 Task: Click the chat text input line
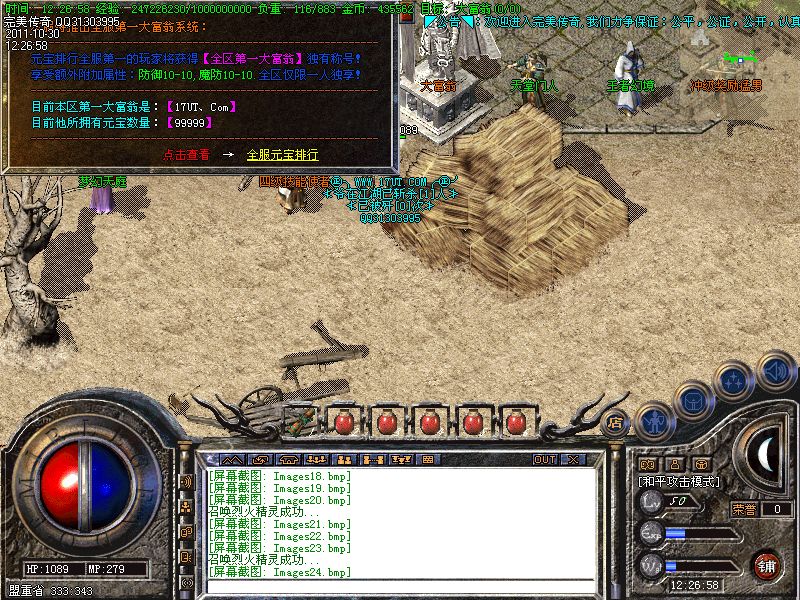(x=400, y=584)
